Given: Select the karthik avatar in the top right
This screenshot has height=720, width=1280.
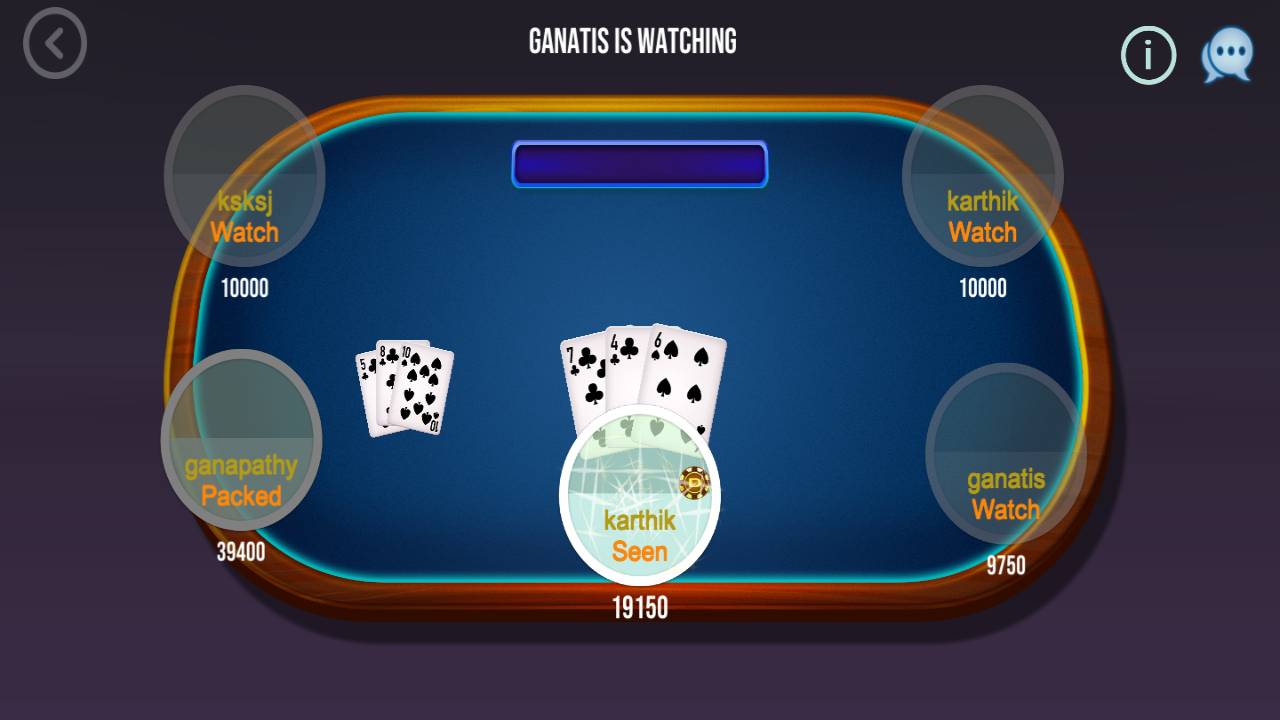Looking at the screenshot, I should [x=981, y=177].
